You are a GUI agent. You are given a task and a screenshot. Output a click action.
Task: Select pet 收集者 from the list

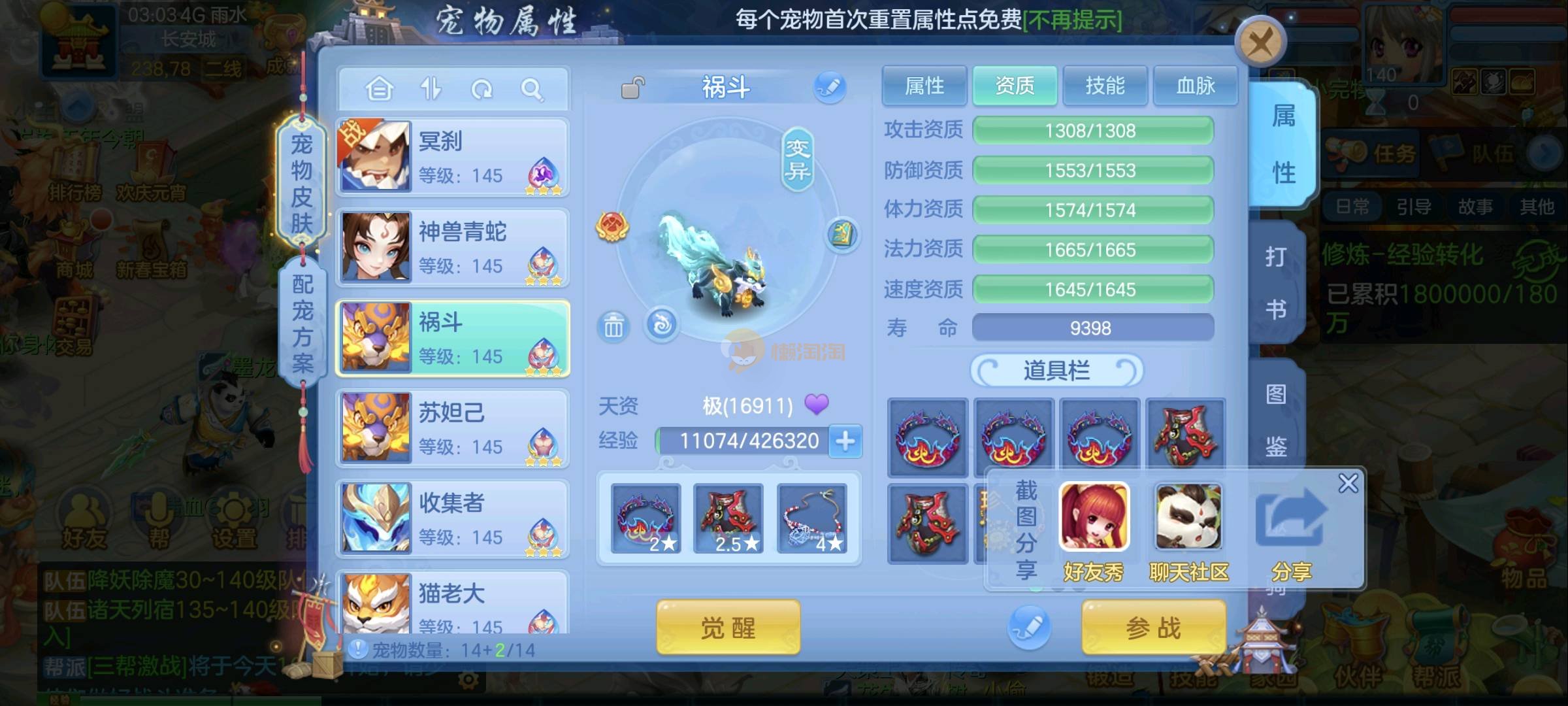pos(452,519)
